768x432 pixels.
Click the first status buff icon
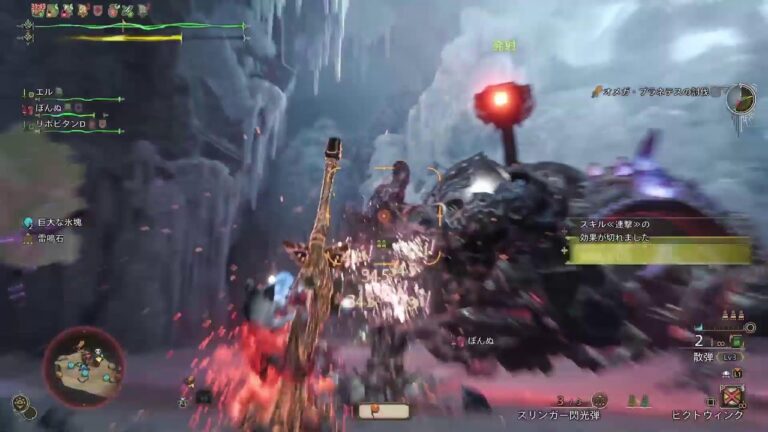[x=38, y=9]
